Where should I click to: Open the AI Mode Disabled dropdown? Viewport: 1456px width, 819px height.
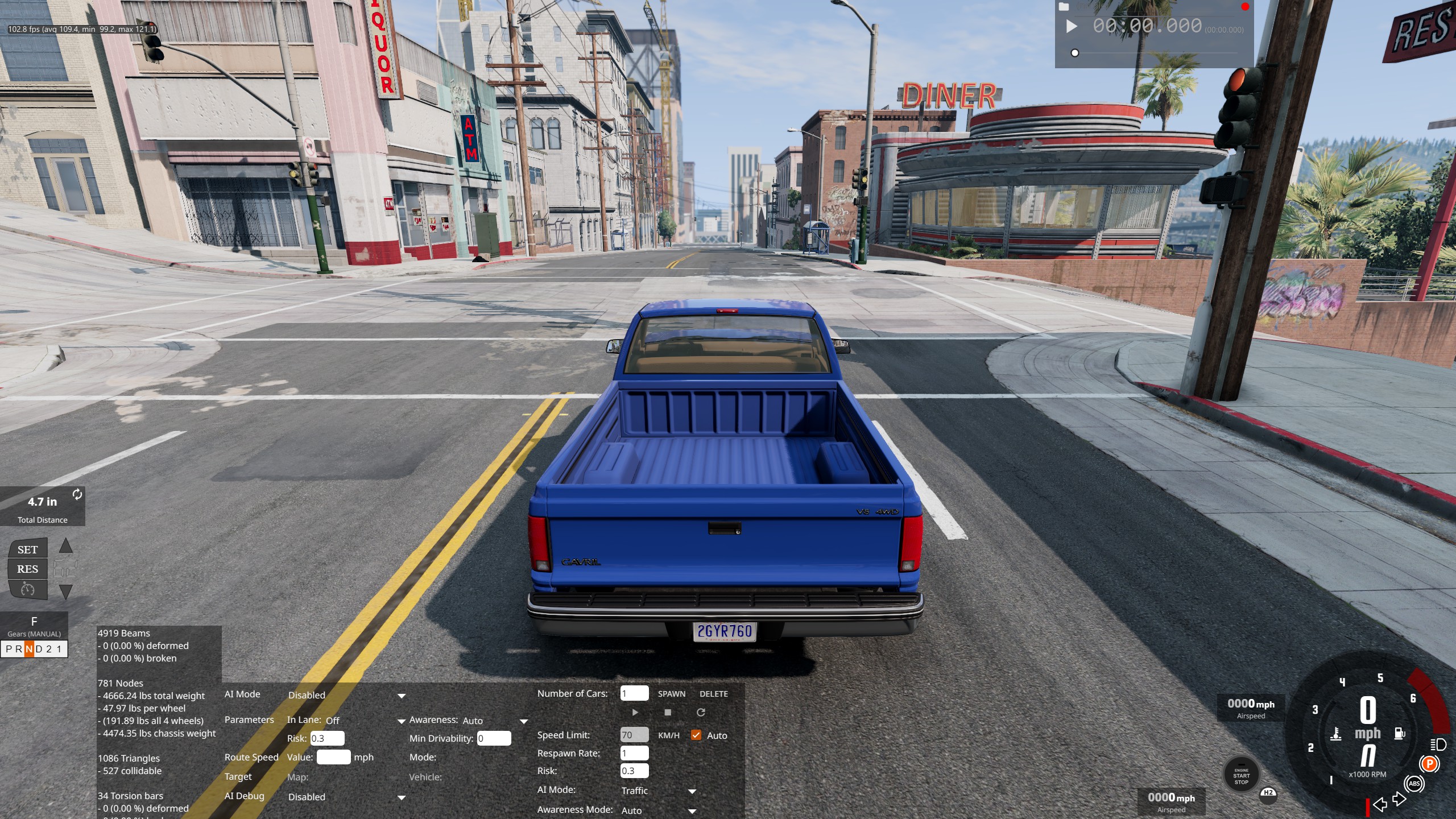click(346, 696)
